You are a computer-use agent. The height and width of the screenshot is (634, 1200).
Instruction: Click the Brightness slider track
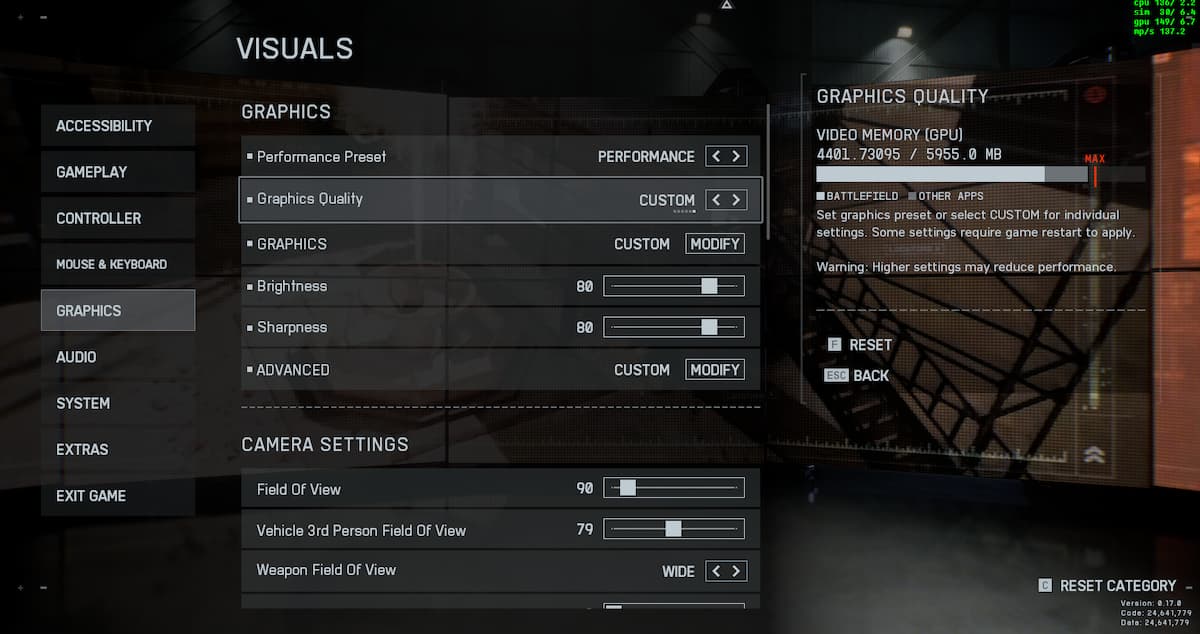(x=674, y=286)
